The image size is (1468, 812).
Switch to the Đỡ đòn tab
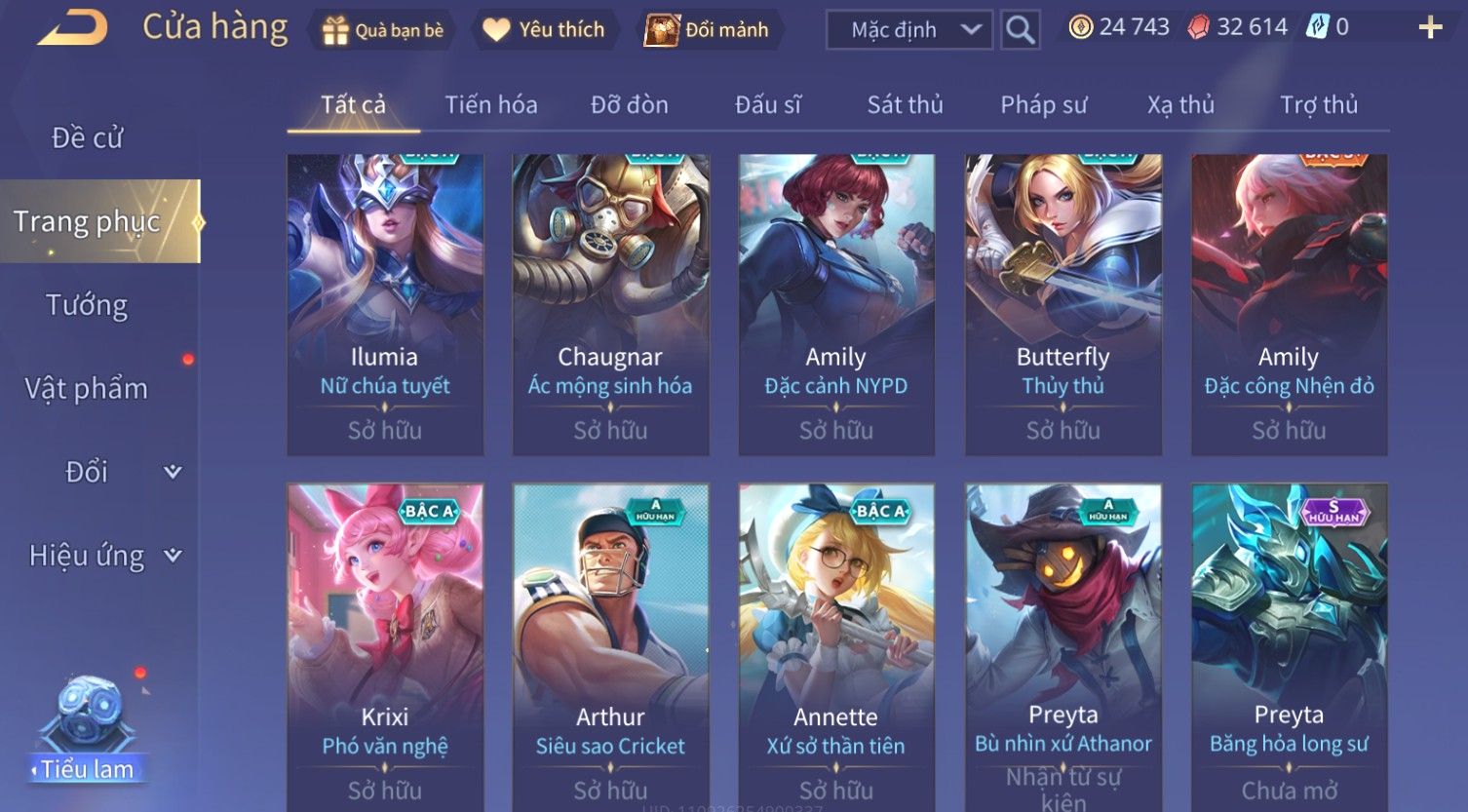630,104
